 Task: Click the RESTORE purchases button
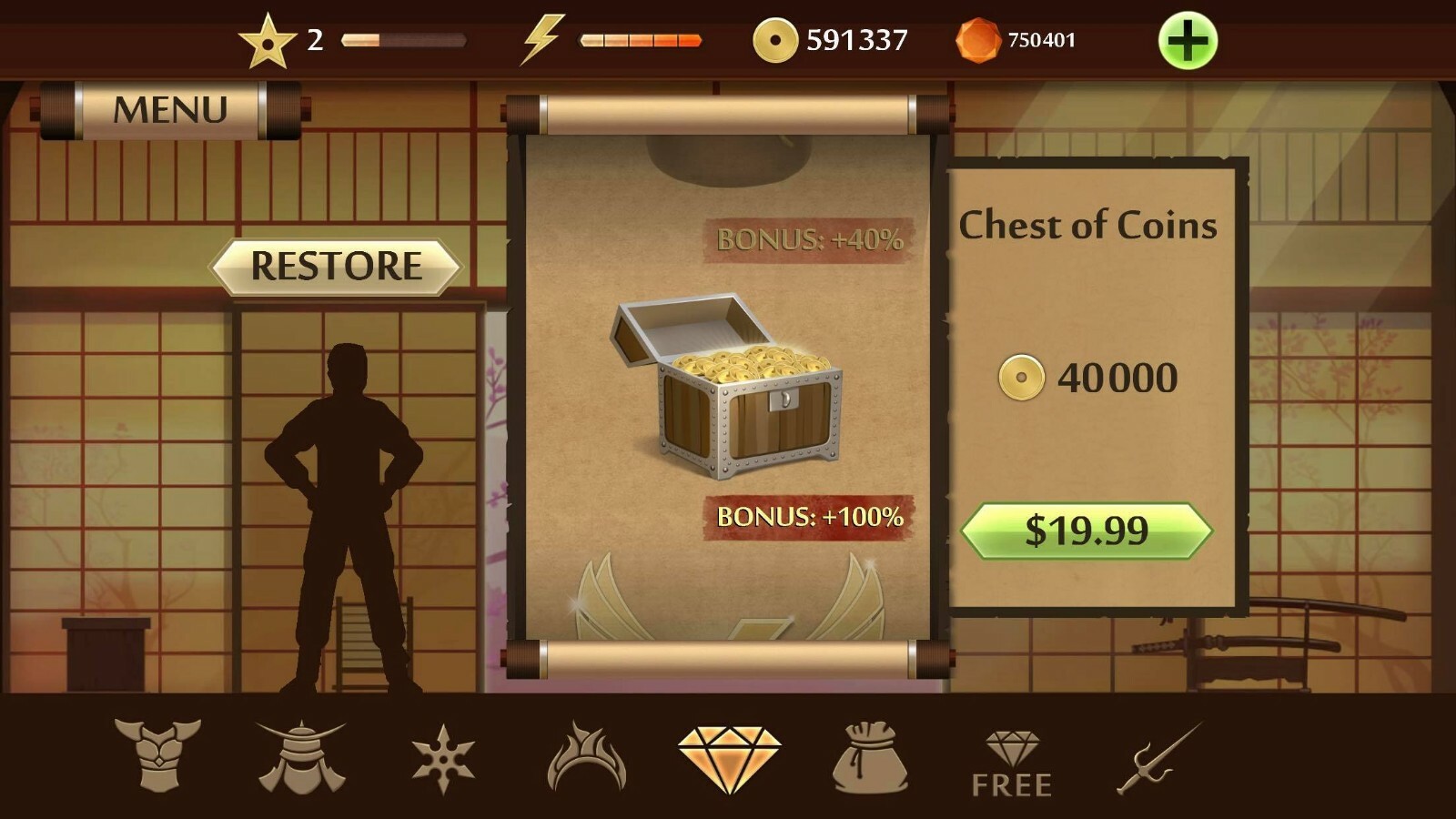click(x=336, y=267)
